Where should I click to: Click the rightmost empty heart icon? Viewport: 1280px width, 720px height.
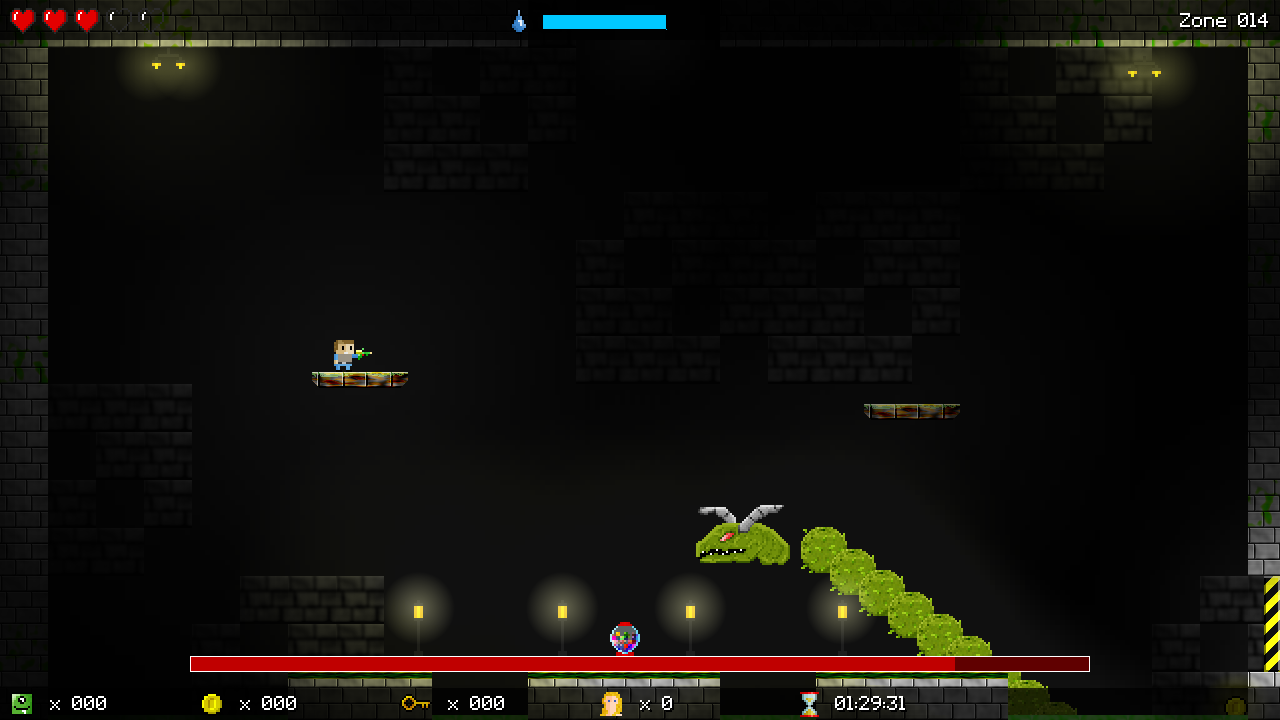click(x=150, y=20)
